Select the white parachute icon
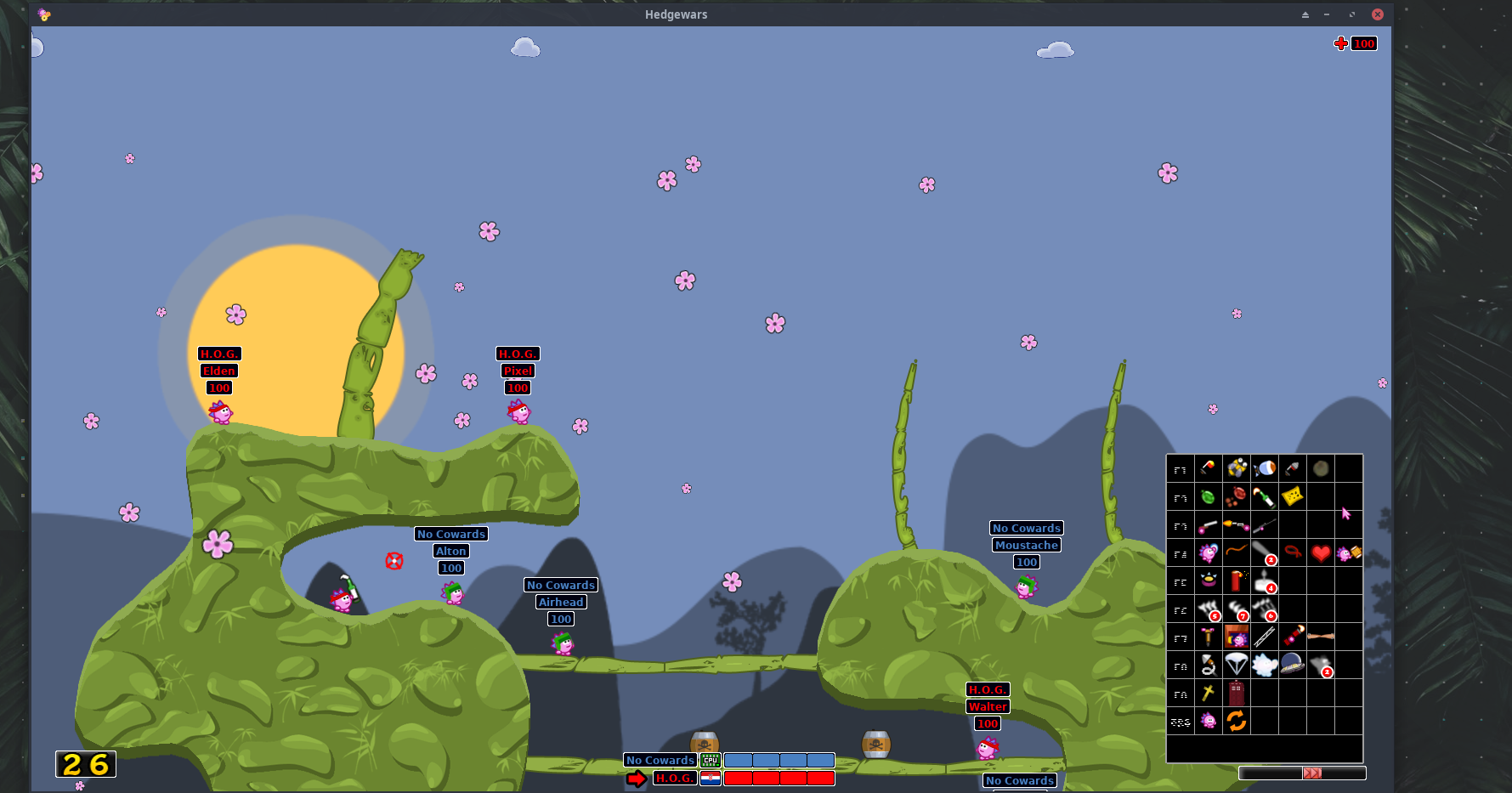This screenshot has height=793, width=1512. click(x=1236, y=664)
